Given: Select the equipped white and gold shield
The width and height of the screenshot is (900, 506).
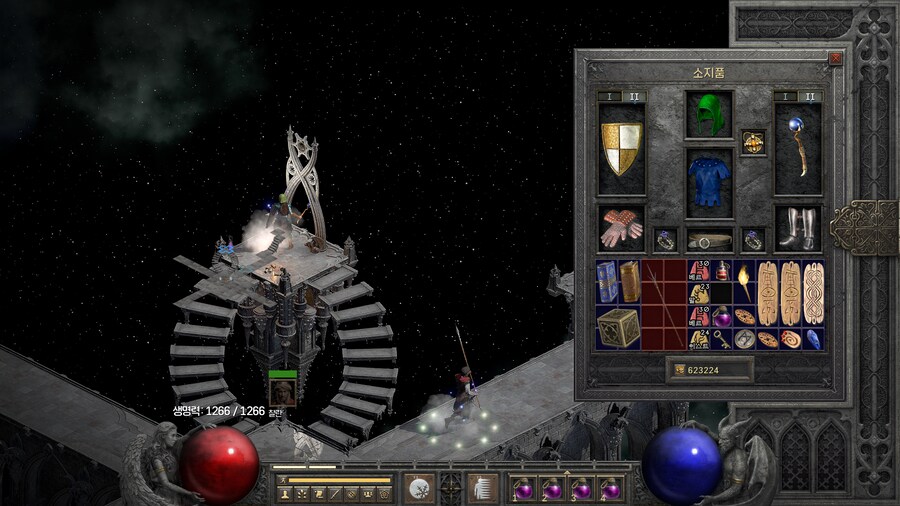Looking at the screenshot, I should click(621, 149).
